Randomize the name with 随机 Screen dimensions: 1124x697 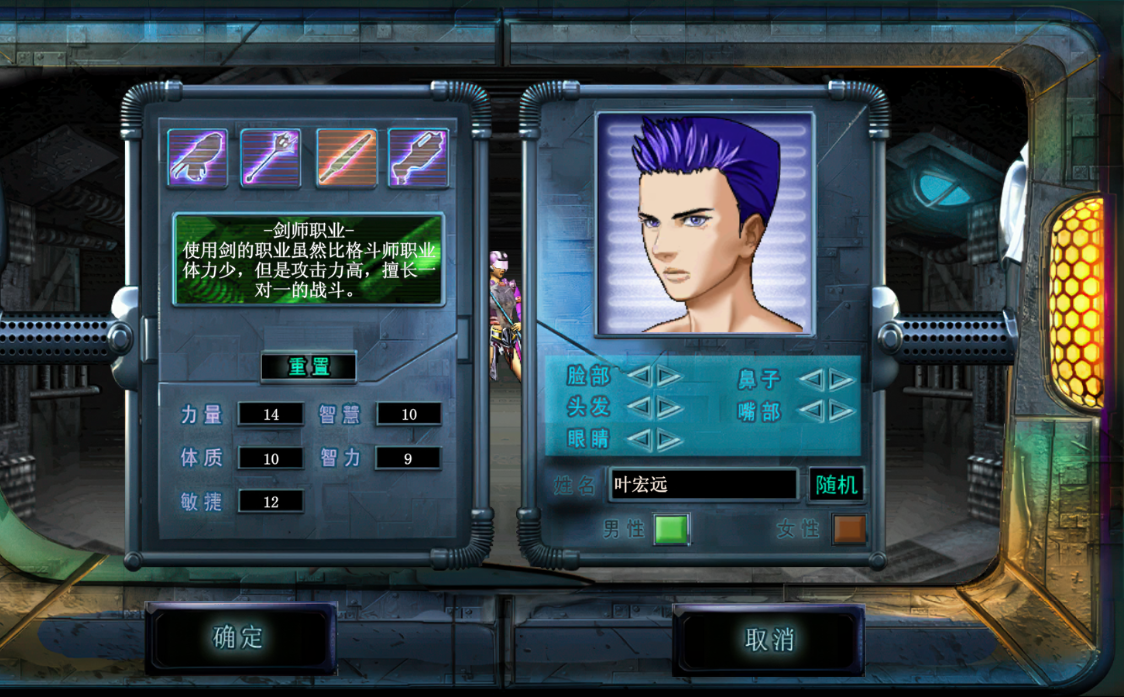[x=836, y=485]
